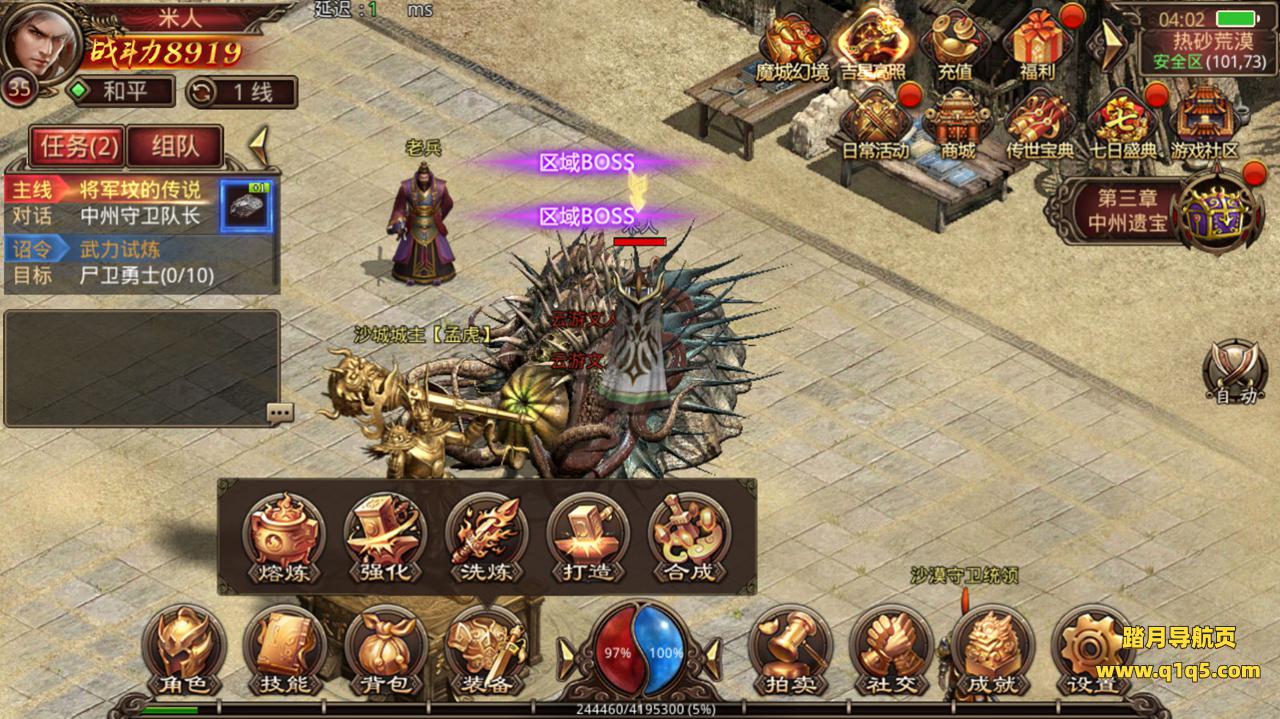Toggle the 装备 equipment menu
The height and width of the screenshot is (719, 1280).
pyautogui.click(x=487, y=650)
